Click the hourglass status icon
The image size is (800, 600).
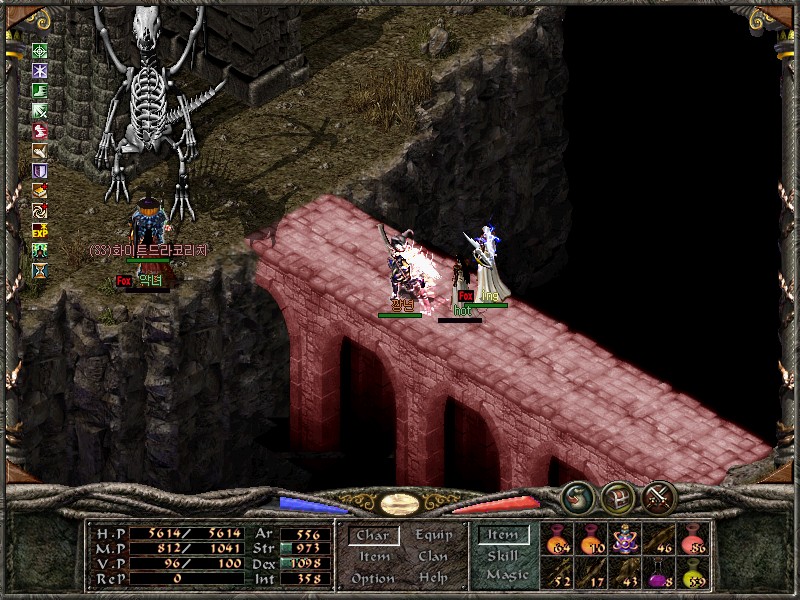pyautogui.click(x=40, y=270)
